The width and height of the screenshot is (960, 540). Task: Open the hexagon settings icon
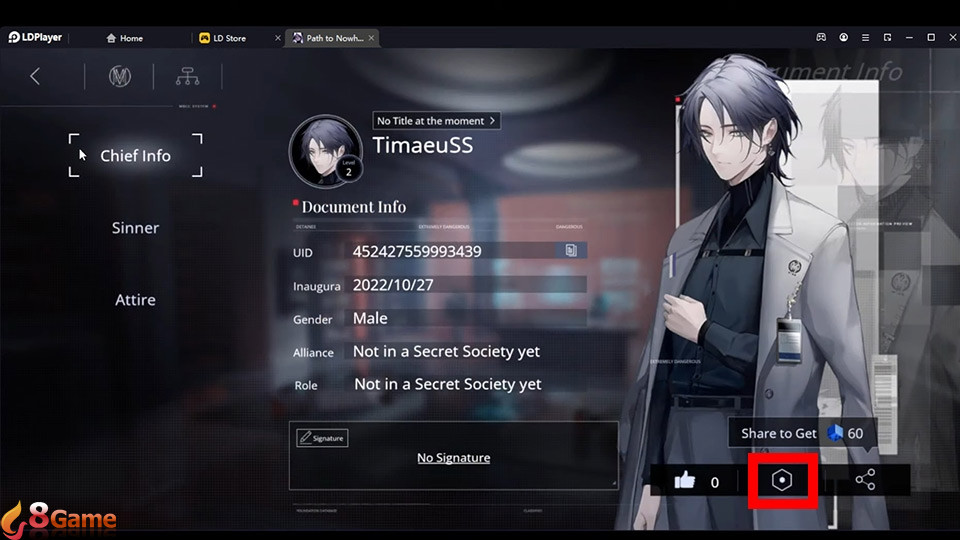pos(783,481)
